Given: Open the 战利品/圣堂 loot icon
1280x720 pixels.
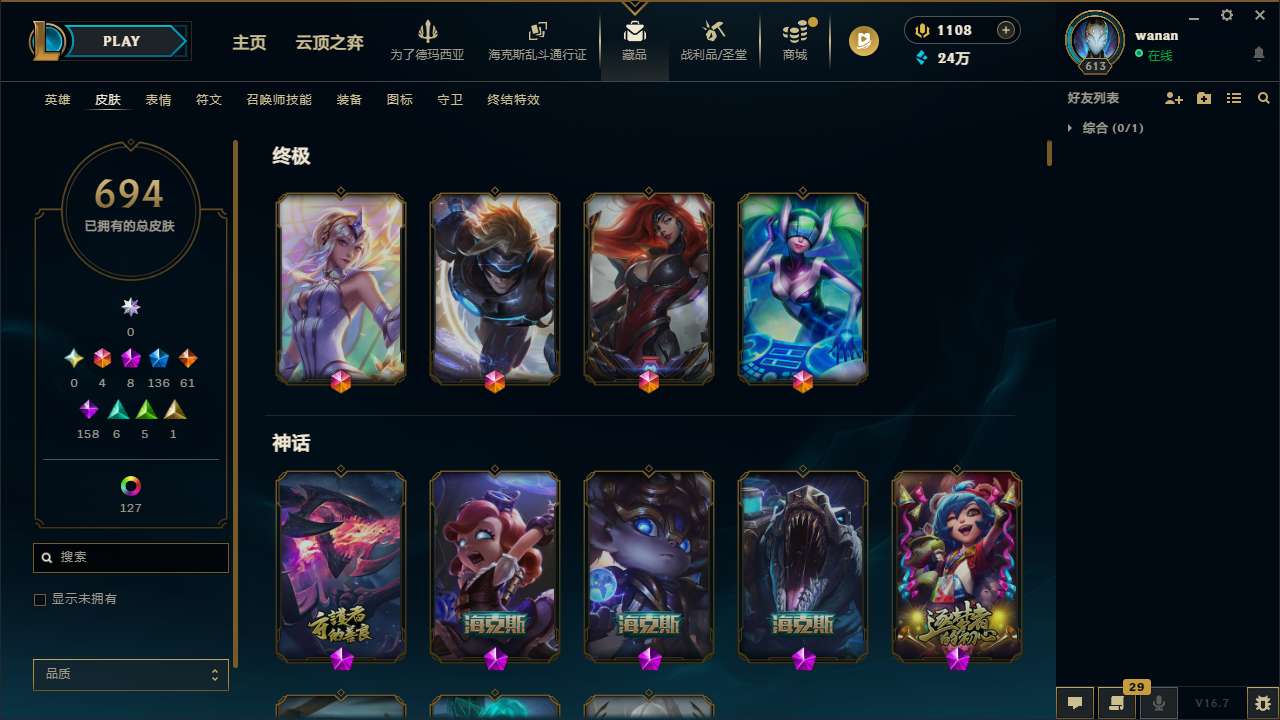Looking at the screenshot, I should pos(713,41).
